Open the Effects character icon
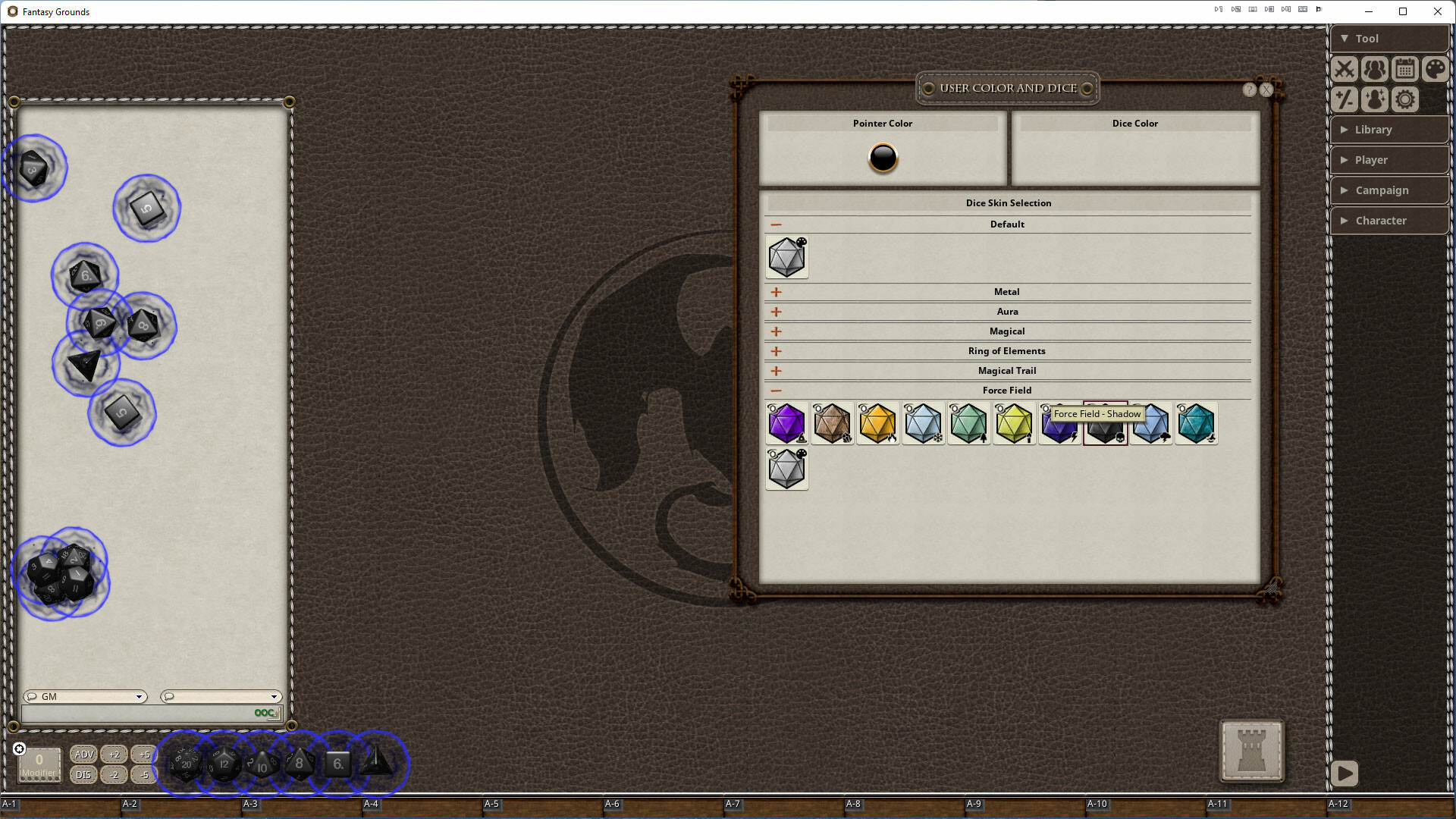Viewport: 1456px width, 819px height. pyautogui.click(x=1374, y=99)
